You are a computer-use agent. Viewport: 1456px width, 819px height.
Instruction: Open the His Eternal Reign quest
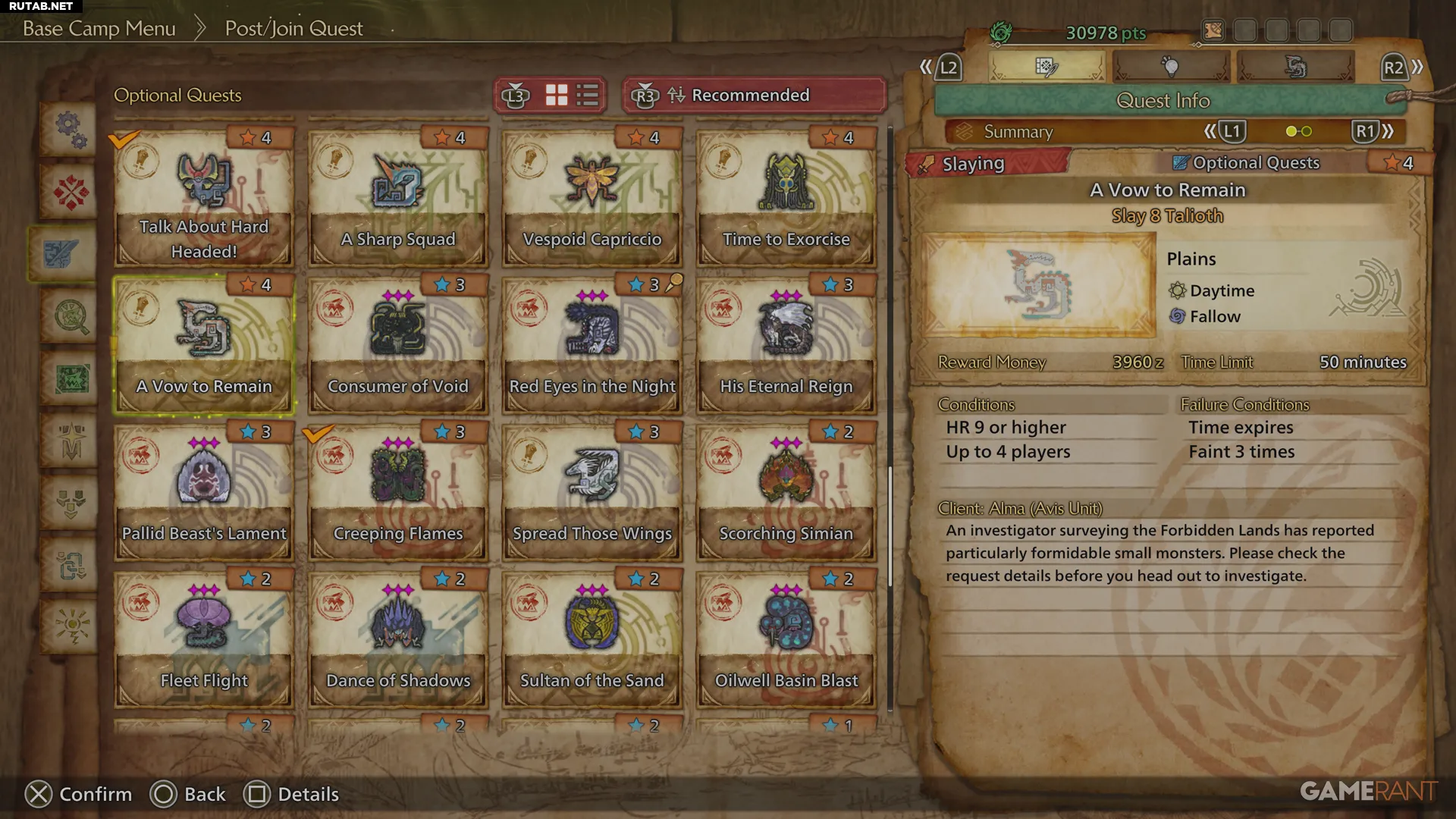click(786, 346)
